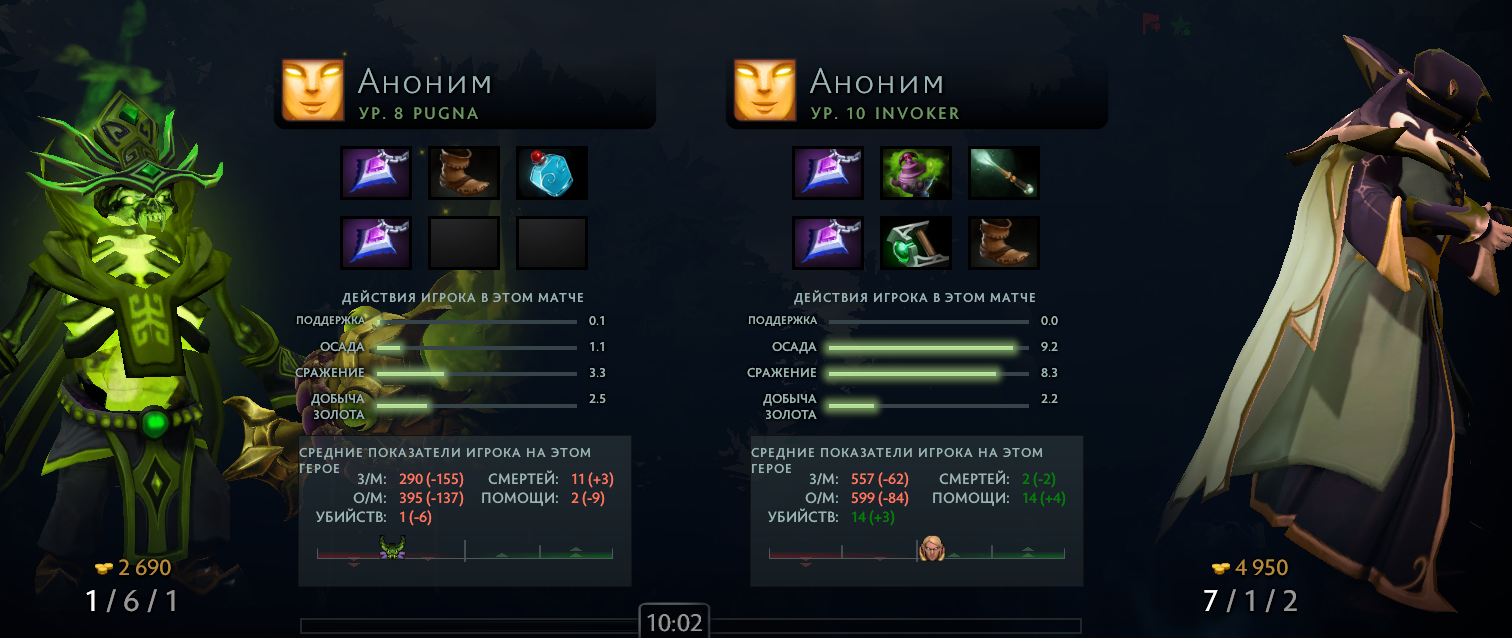
Task: Inspect the blue Clarity potion in Pugna's inventory
Action: tap(551, 173)
